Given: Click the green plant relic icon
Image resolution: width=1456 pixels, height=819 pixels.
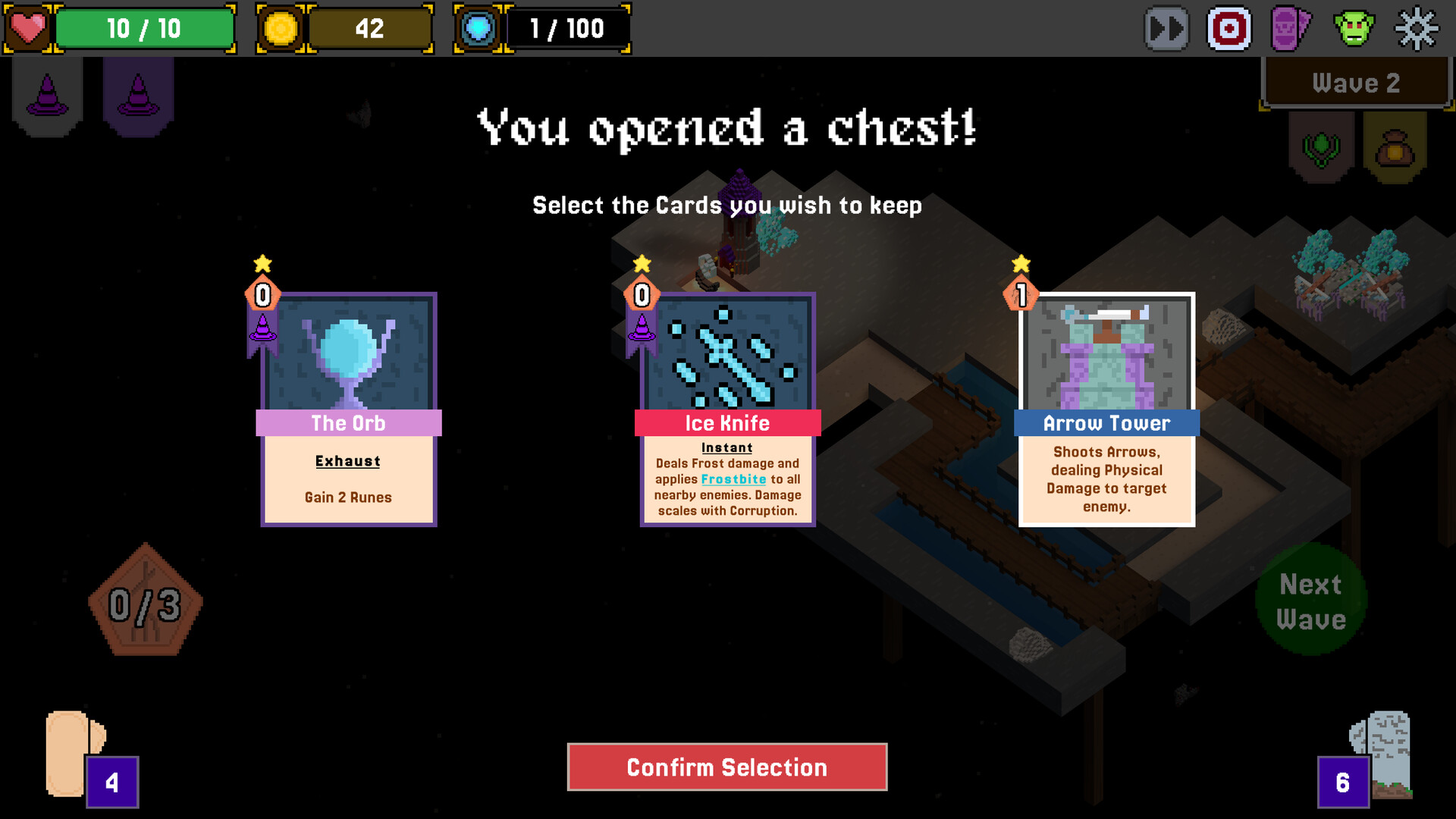Looking at the screenshot, I should coord(1321,147).
